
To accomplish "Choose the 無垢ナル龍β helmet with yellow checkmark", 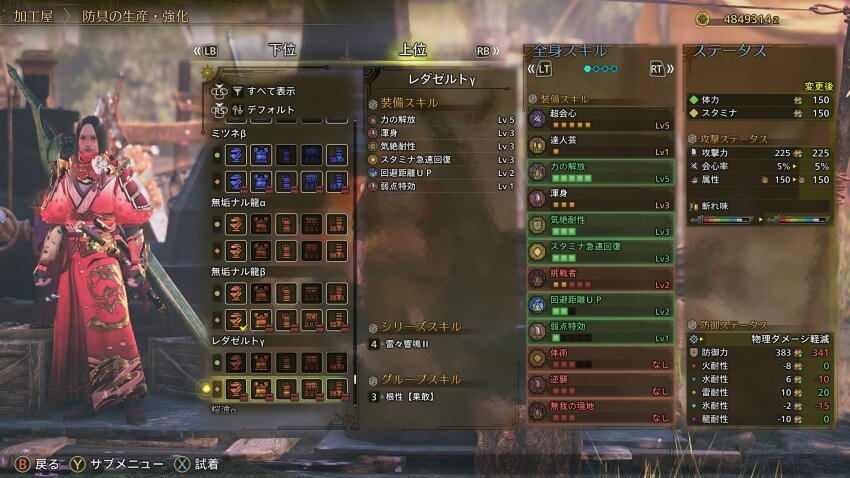I will [x=236, y=319].
